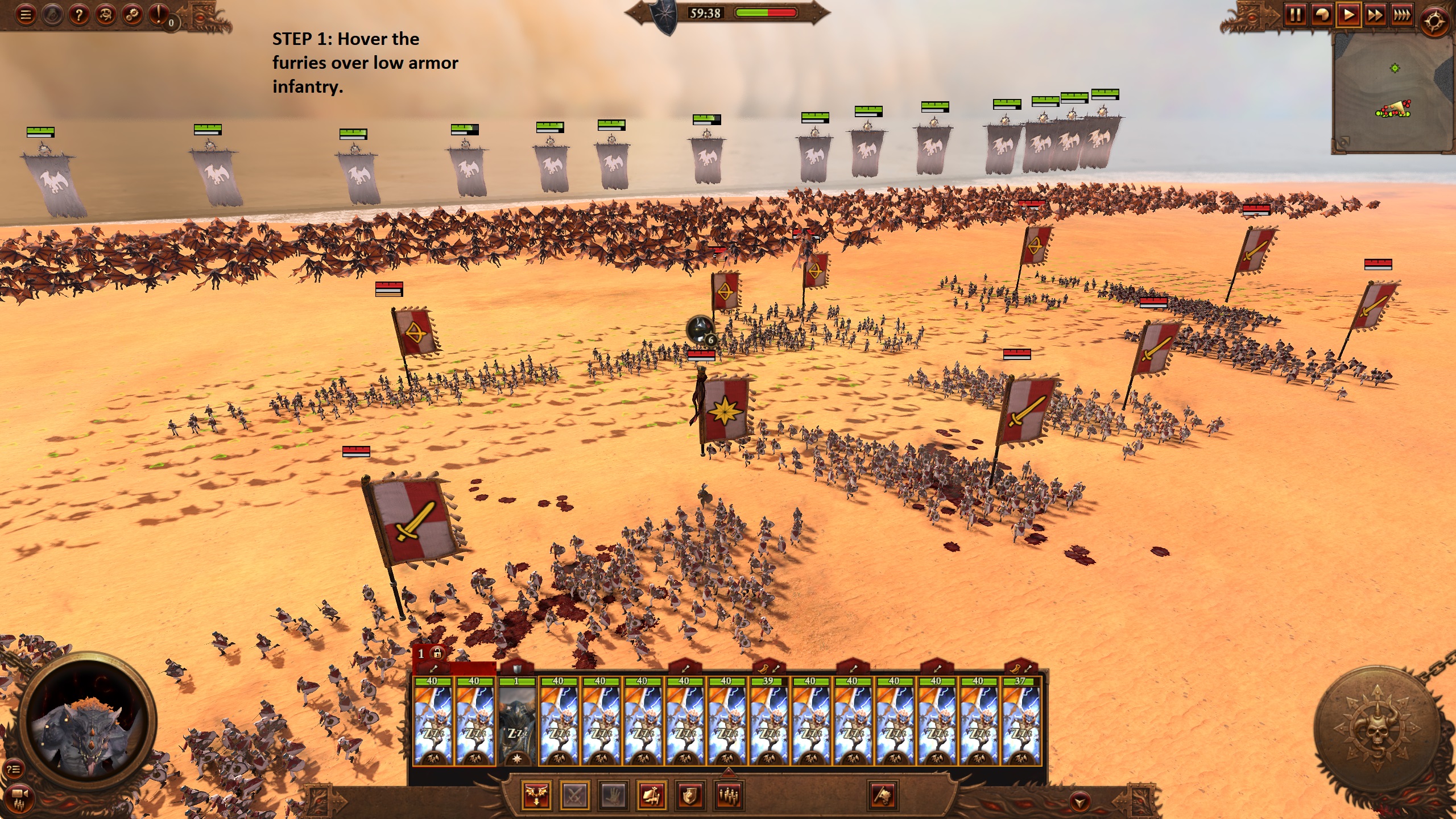Expand the list menu near the general portrait
This screenshot has width=1456, height=819.
14,770
